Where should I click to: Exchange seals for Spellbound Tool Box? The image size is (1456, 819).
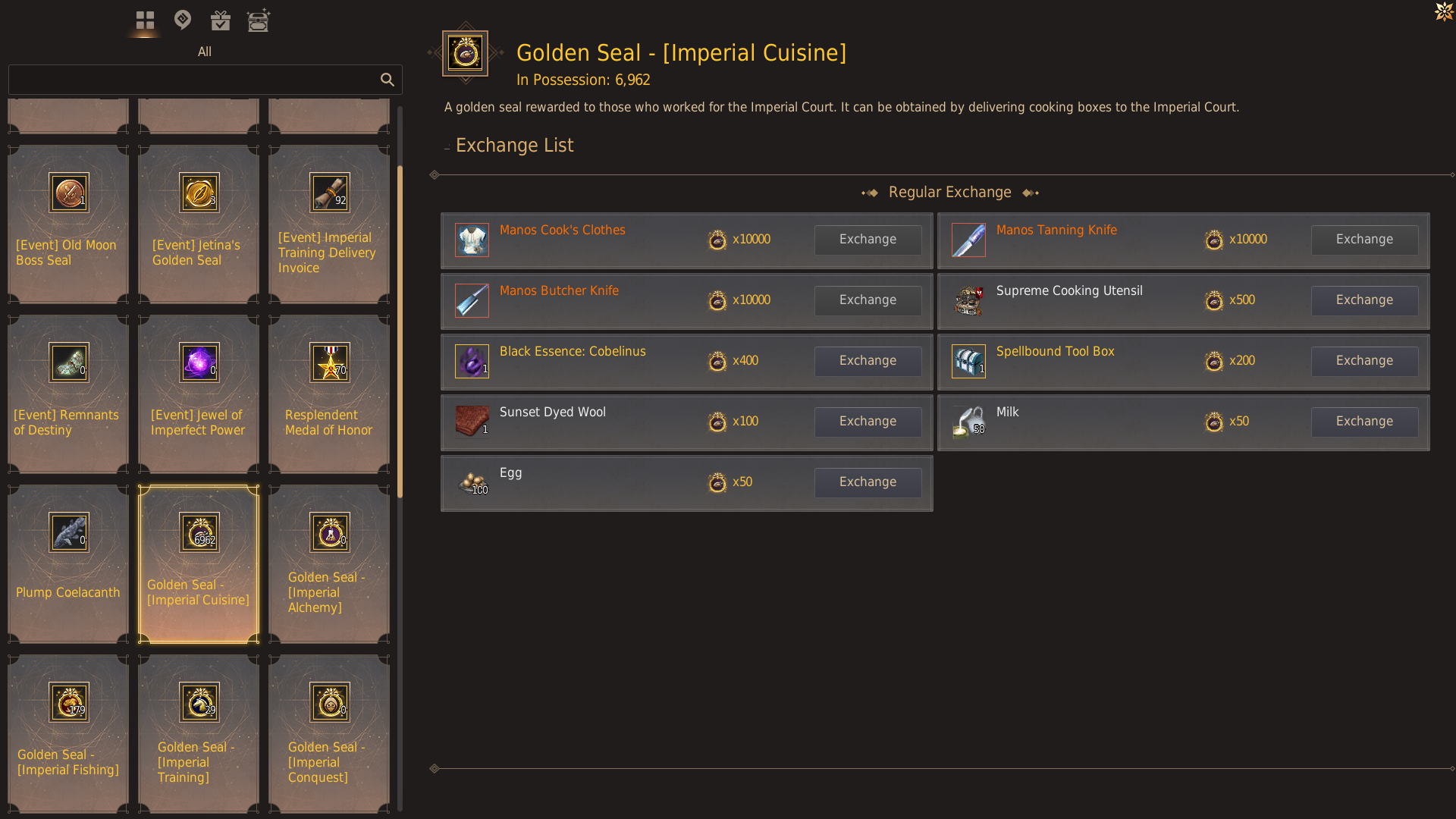tap(1364, 361)
